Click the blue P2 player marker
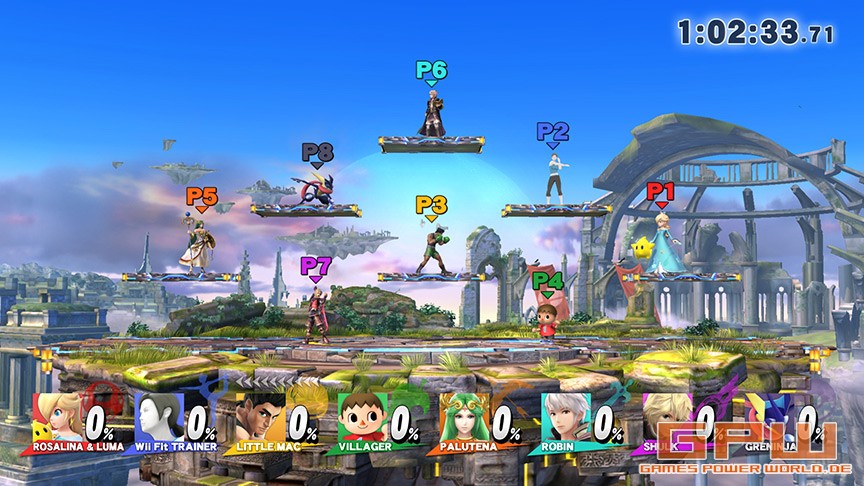The width and height of the screenshot is (864, 486). click(552, 133)
